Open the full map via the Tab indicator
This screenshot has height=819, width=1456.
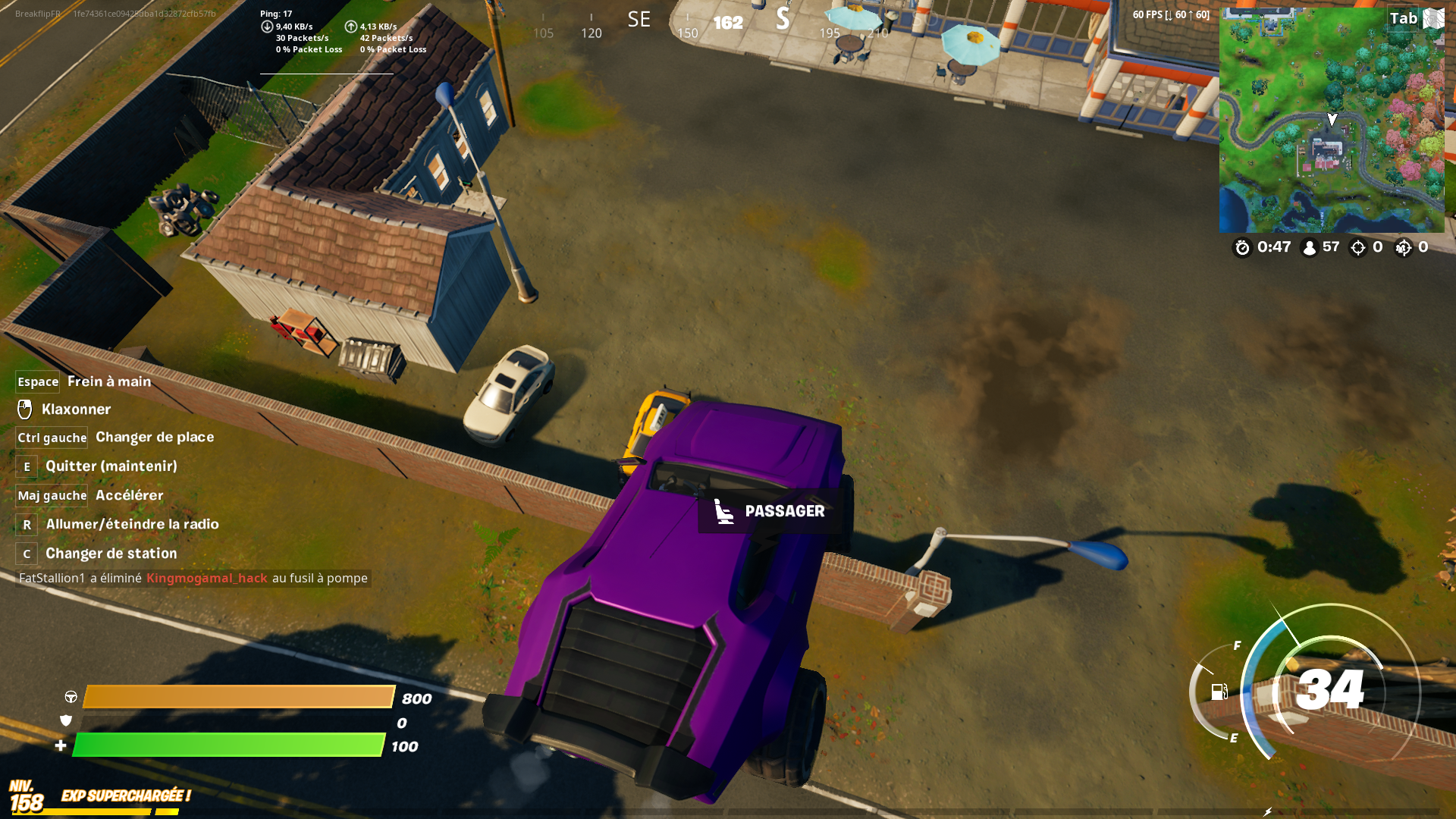click(x=1407, y=17)
